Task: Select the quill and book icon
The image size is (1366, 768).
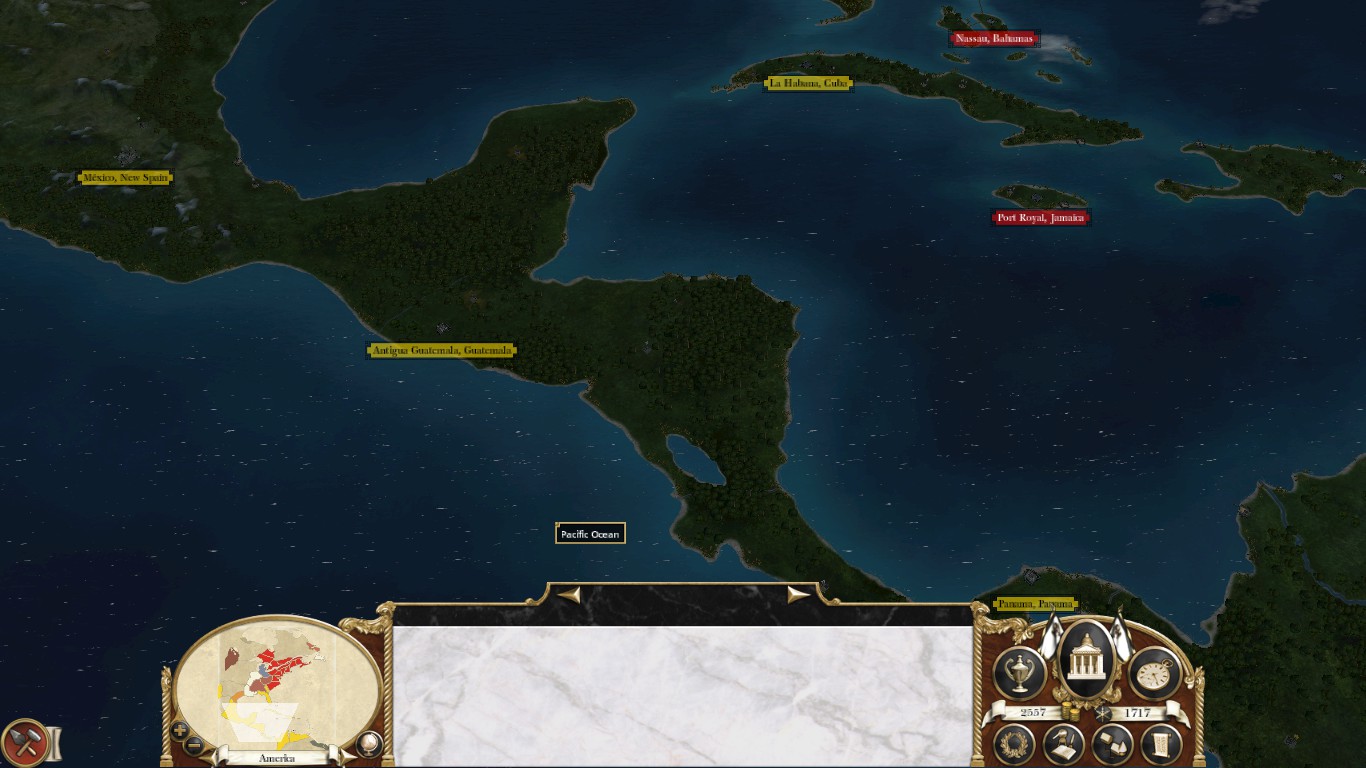Action: click(x=1064, y=744)
